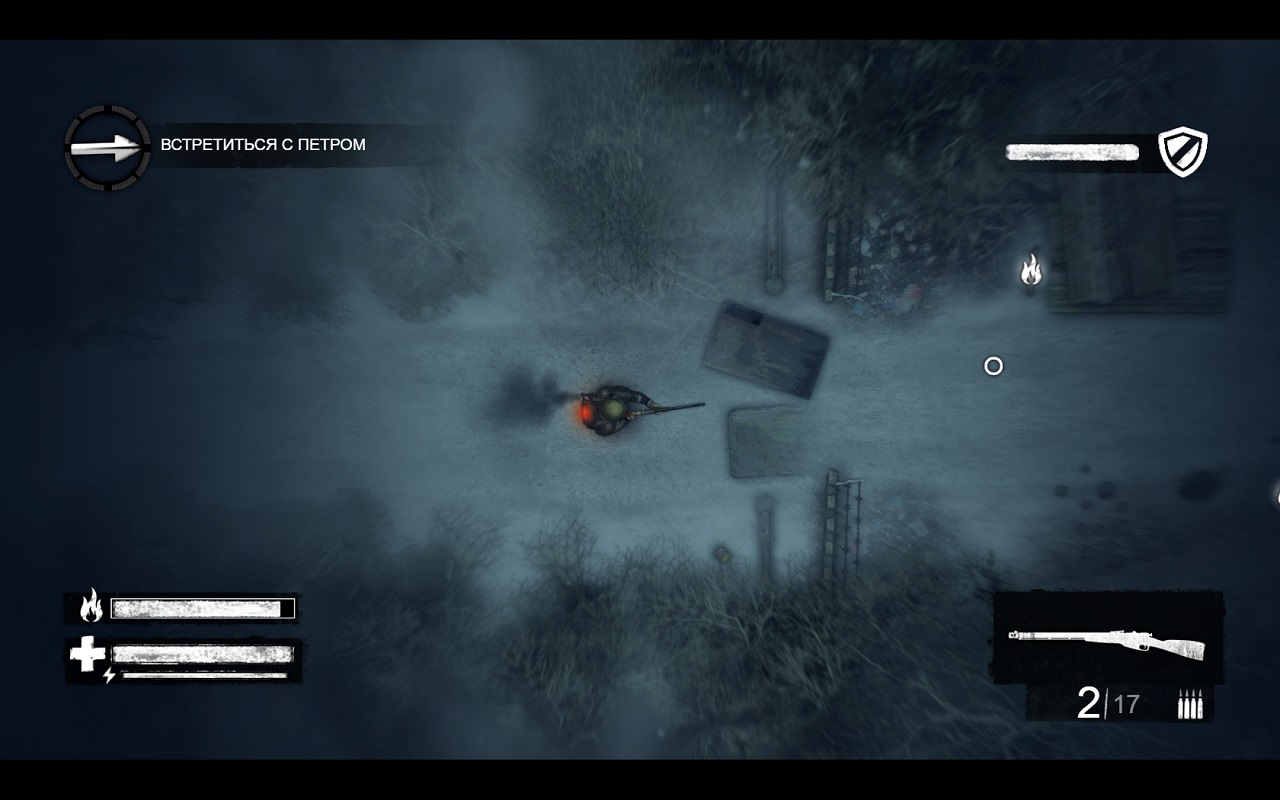Click the bullets ammo type icon
The width and height of the screenshot is (1280, 800).
click(x=1189, y=704)
